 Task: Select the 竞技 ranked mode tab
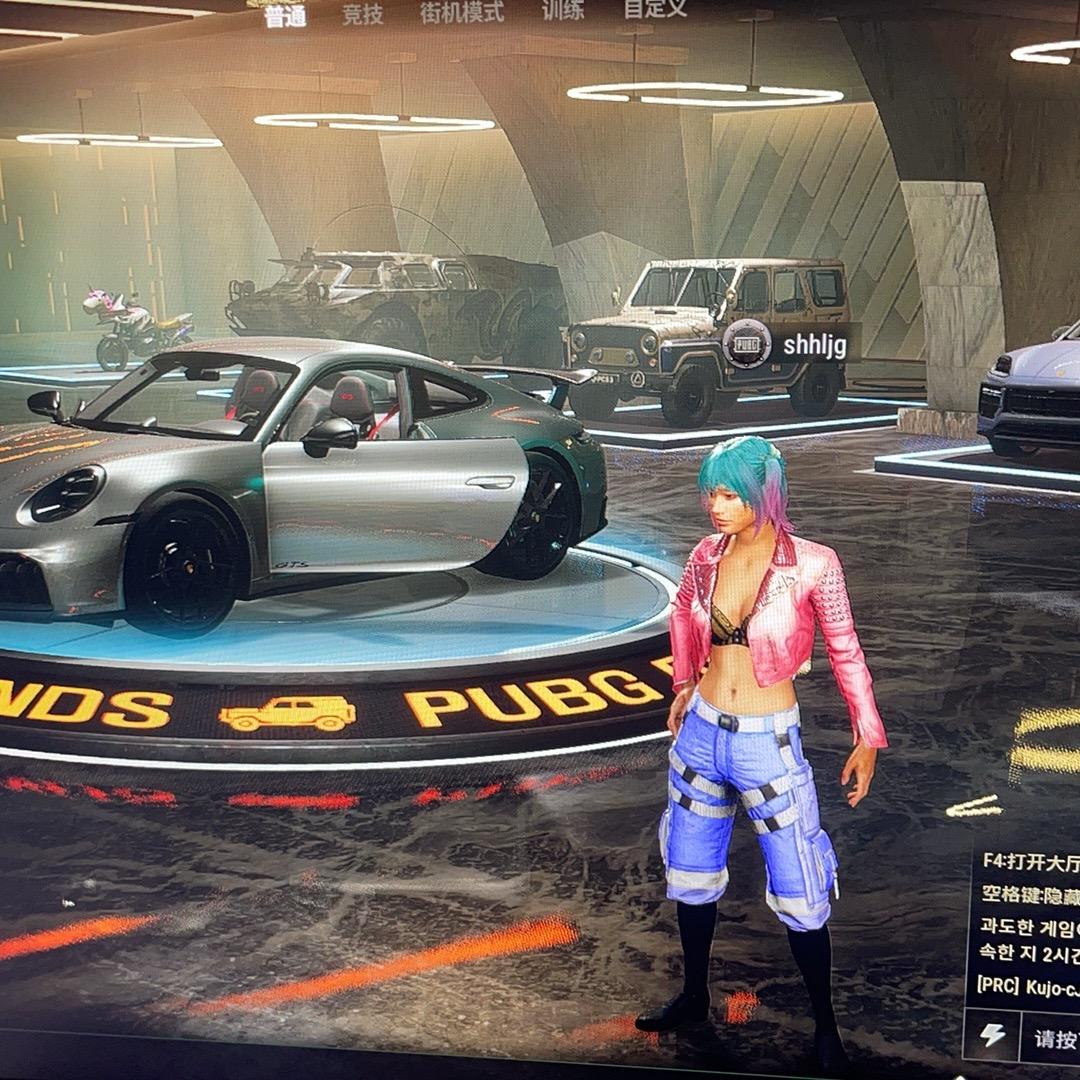coord(362,13)
